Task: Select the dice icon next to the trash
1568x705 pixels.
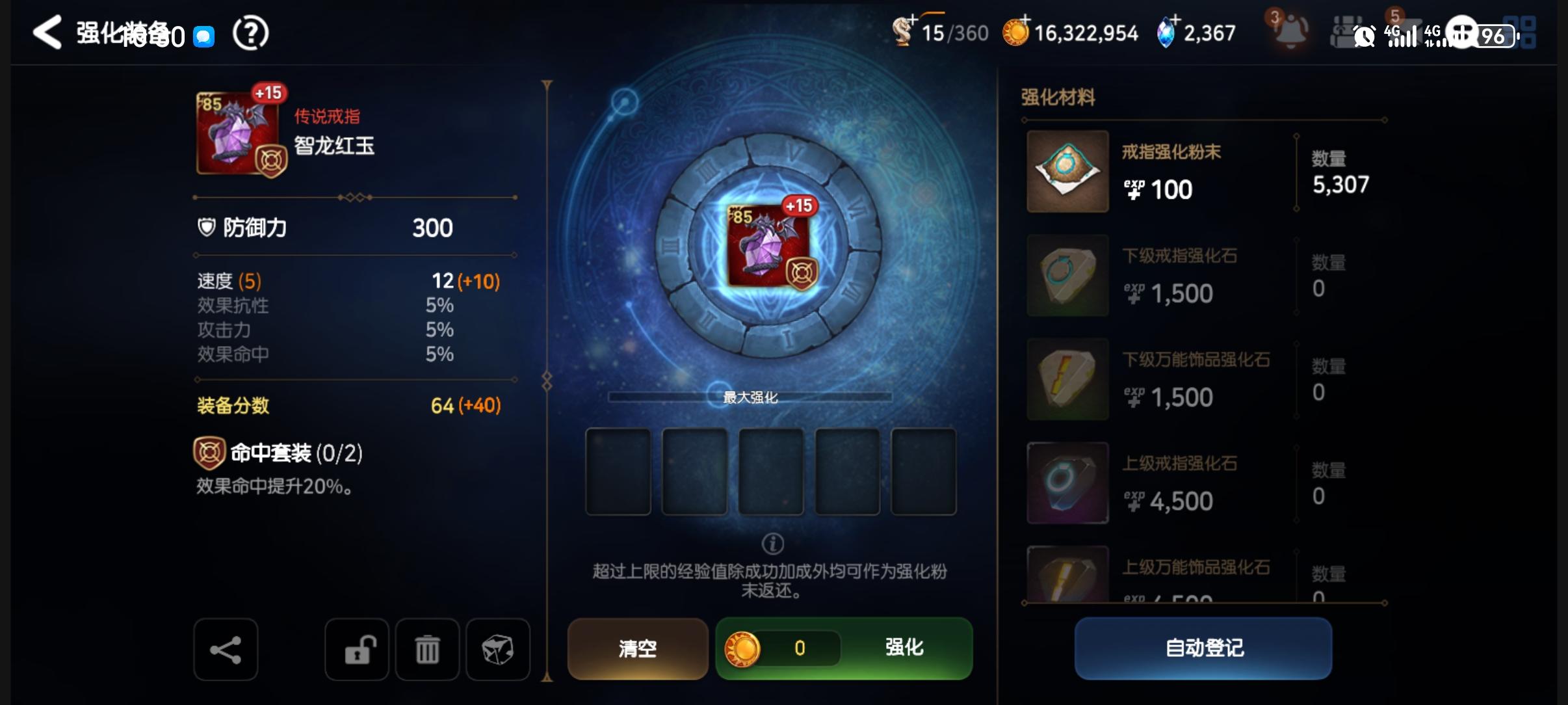Action: click(497, 648)
